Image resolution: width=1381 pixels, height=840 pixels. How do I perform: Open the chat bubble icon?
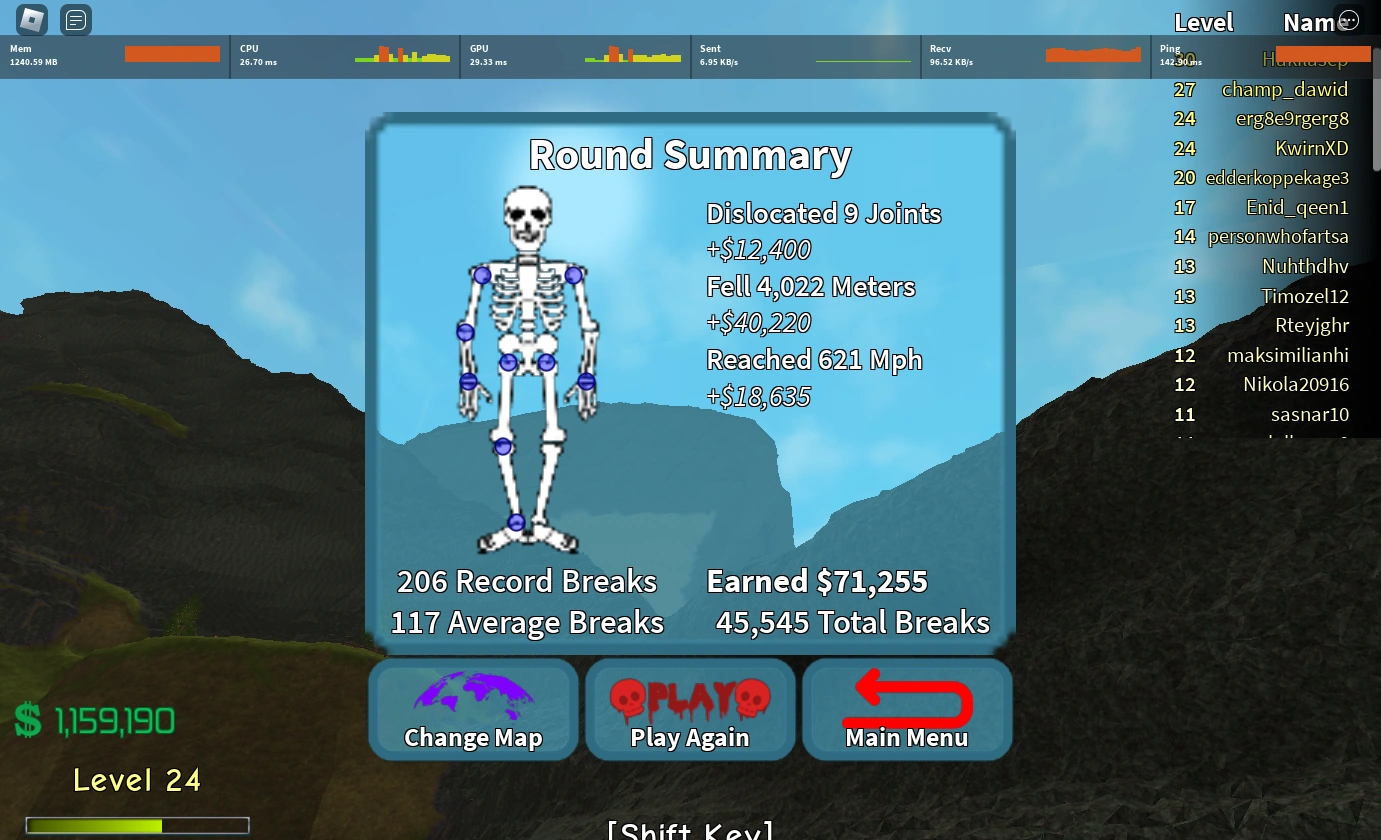(75, 19)
